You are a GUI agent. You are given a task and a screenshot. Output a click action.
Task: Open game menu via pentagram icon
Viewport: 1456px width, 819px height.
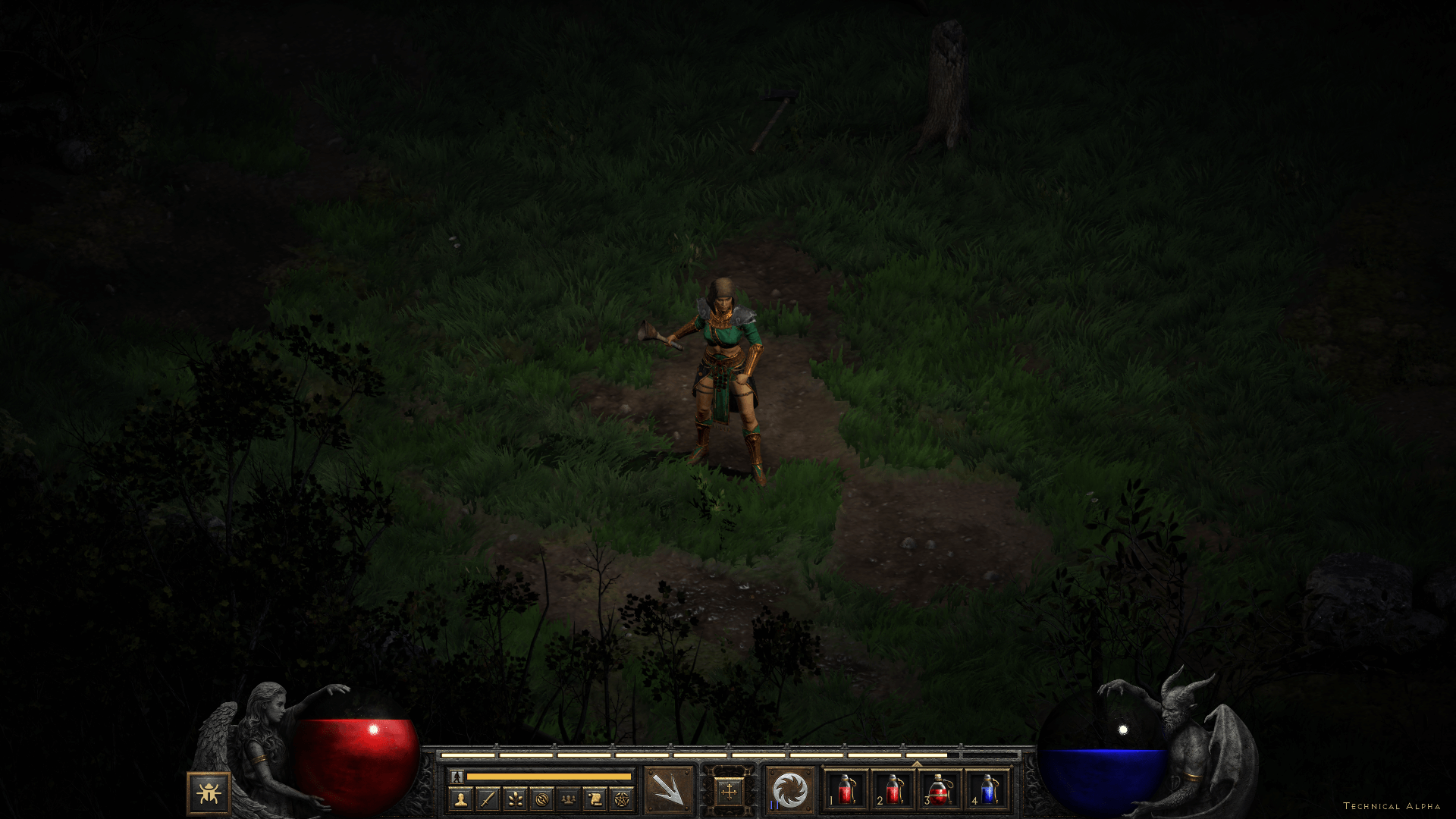(x=622, y=799)
